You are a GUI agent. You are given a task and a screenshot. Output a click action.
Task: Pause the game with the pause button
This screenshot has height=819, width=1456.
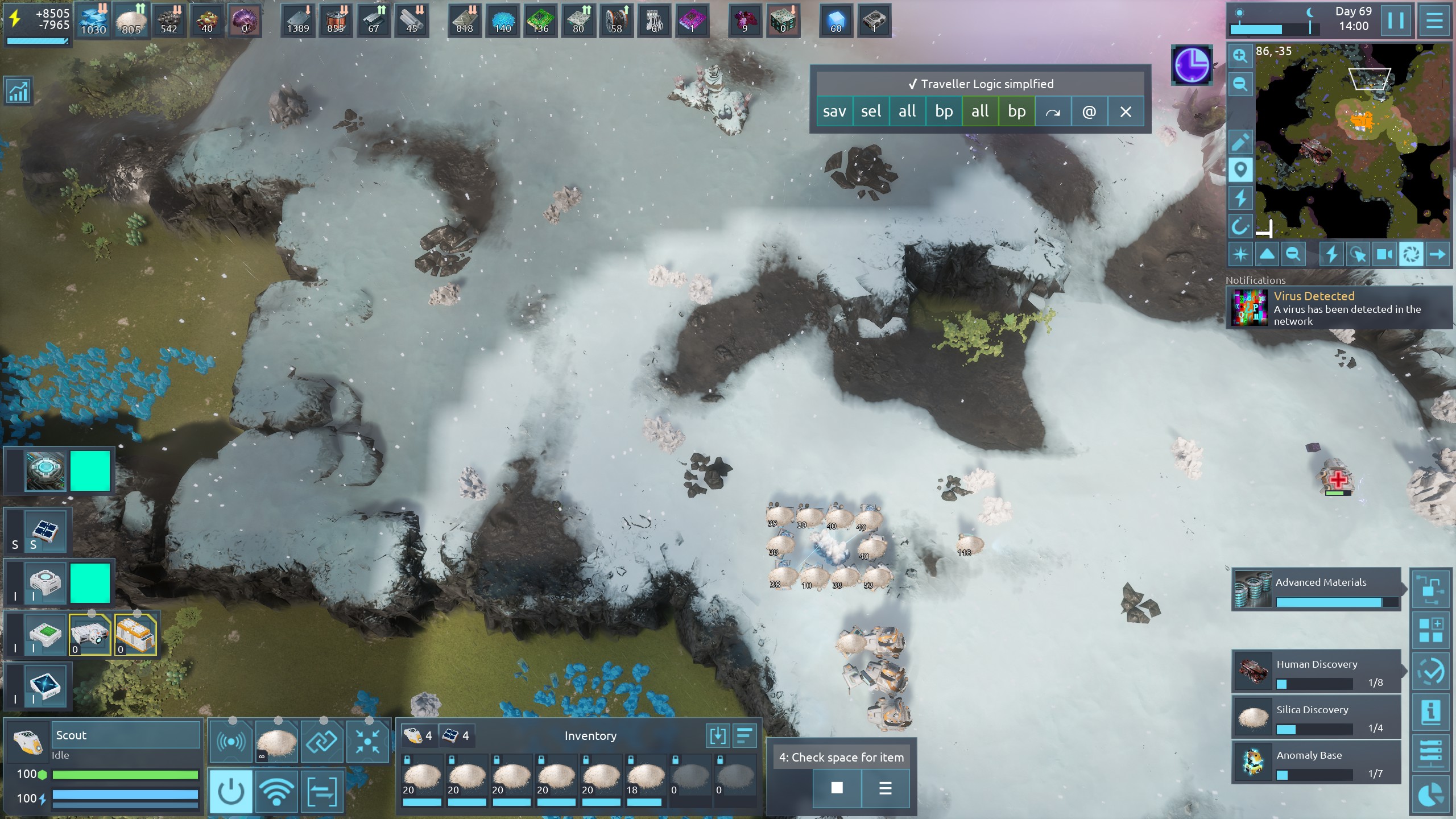tap(1396, 21)
